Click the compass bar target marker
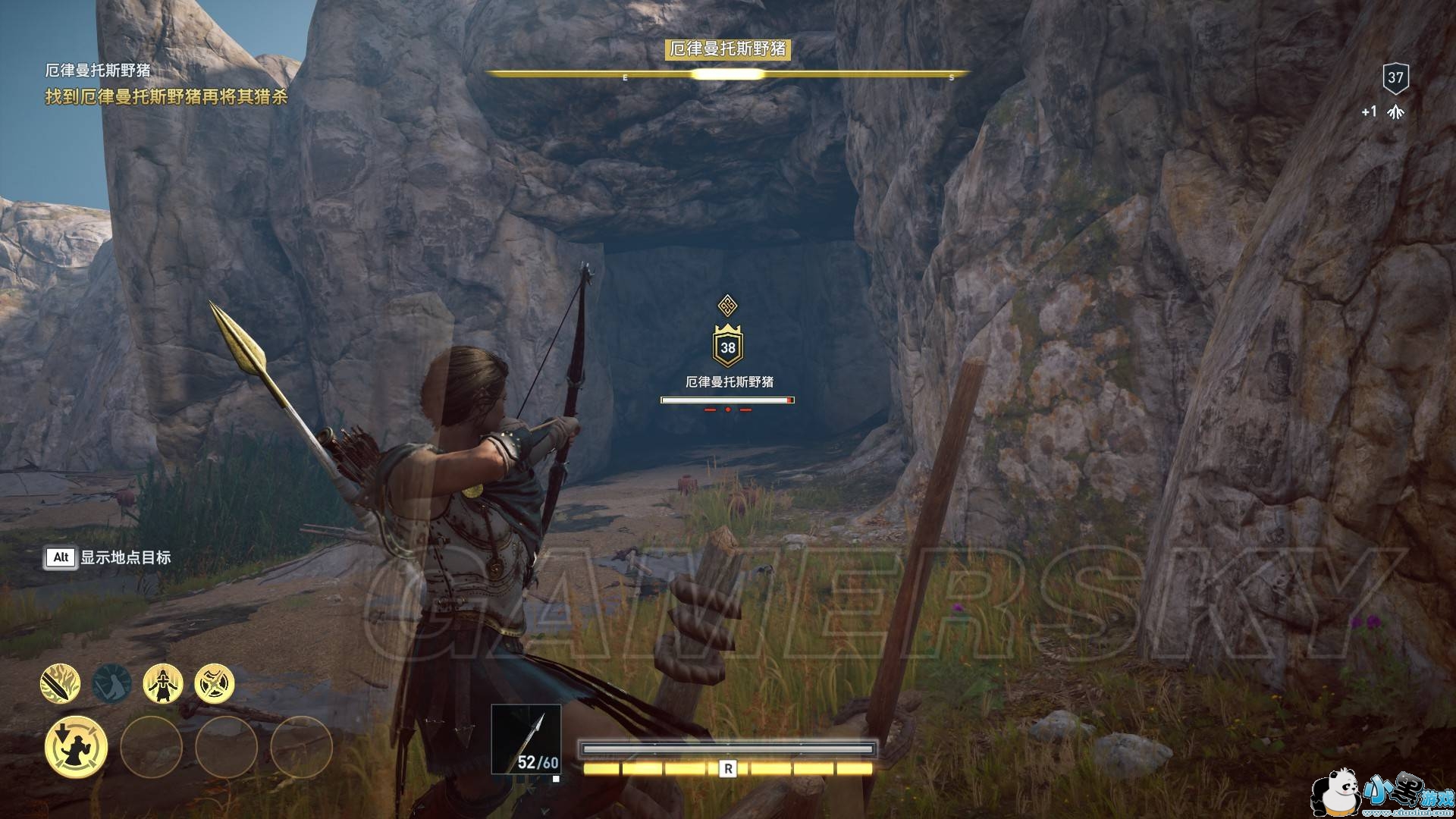Viewport: 1456px width, 819px height. (x=727, y=74)
